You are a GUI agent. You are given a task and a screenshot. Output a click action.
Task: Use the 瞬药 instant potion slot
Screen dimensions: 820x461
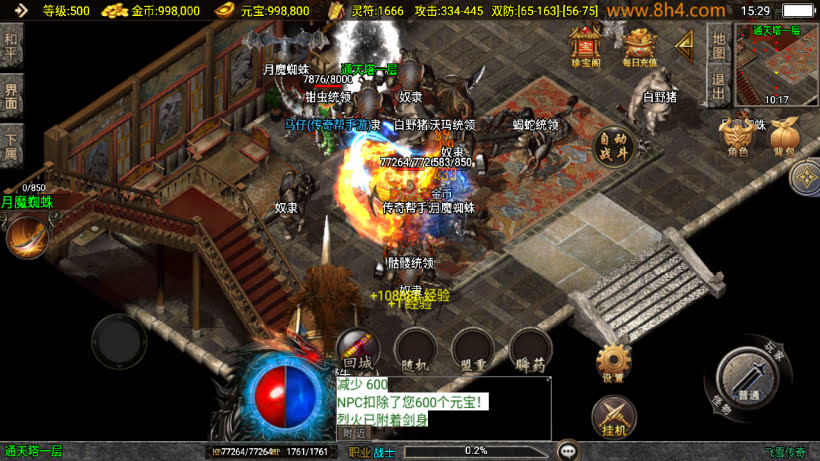pos(530,350)
